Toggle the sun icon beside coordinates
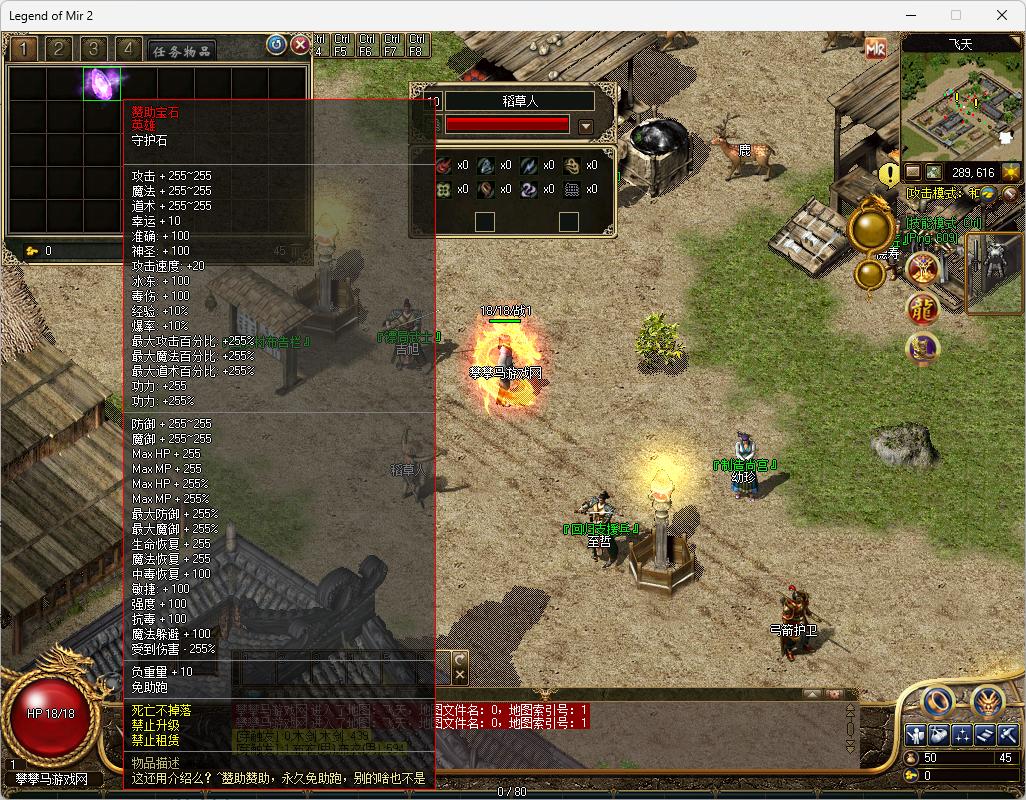This screenshot has height=800, width=1026. 1011,172
